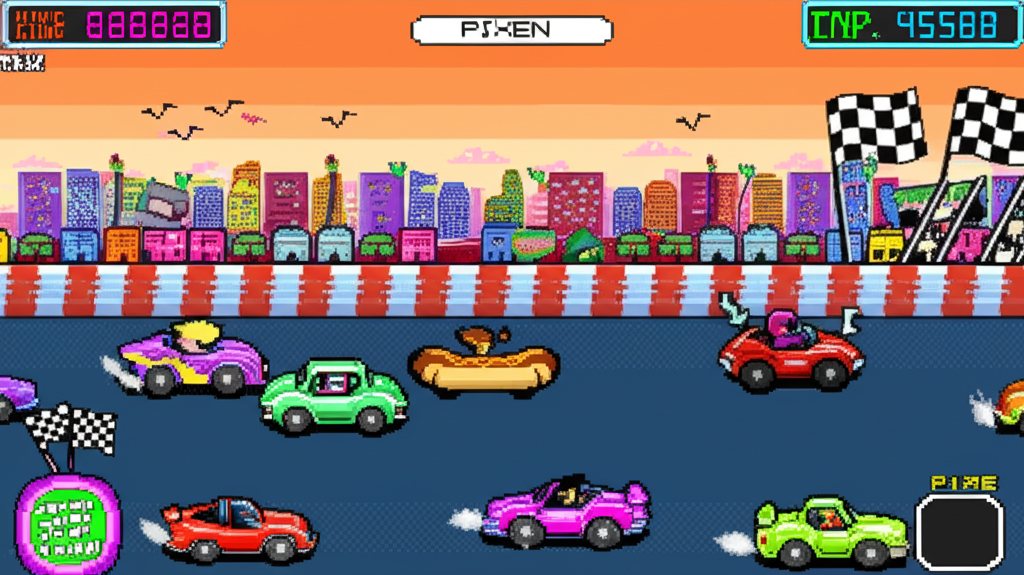Click the white pill button at top center
Viewport: 1024px width, 575px height.
(511, 30)
